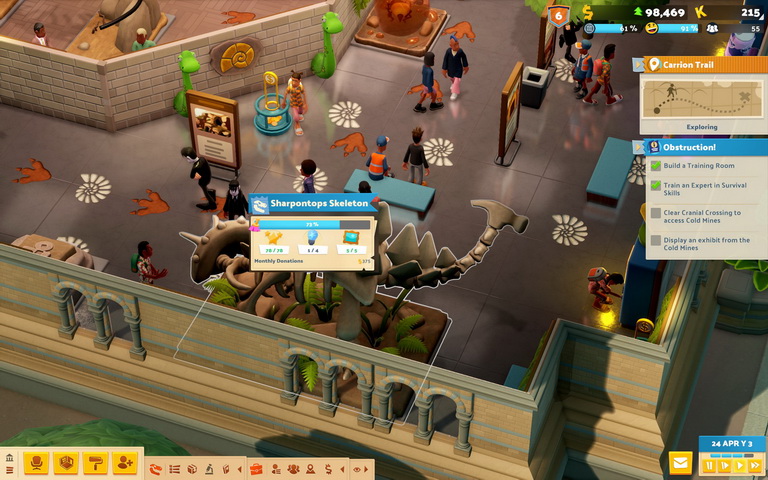
Task: Set game to fast-forward speed
Action: point(755,465)
